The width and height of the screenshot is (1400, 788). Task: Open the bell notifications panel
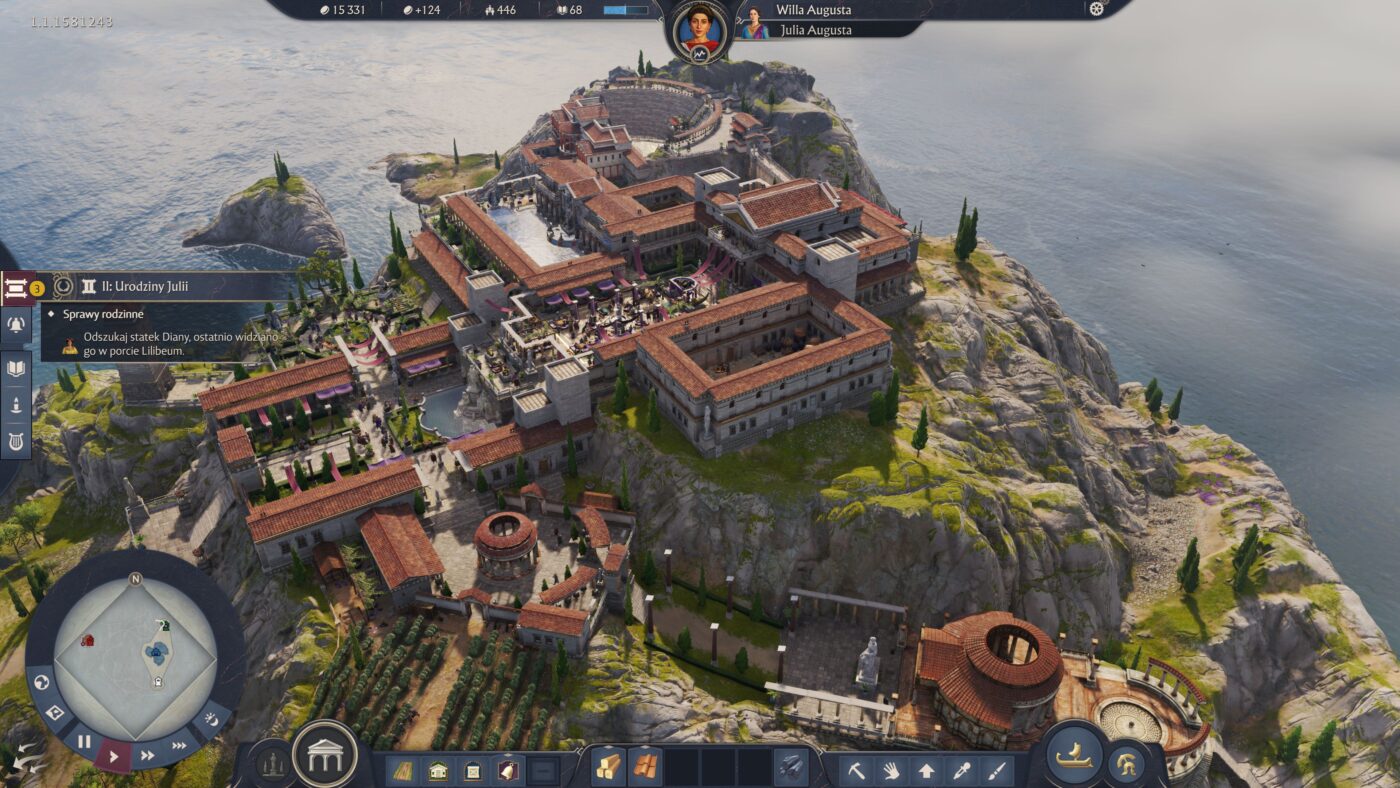[x=16, y=324]
